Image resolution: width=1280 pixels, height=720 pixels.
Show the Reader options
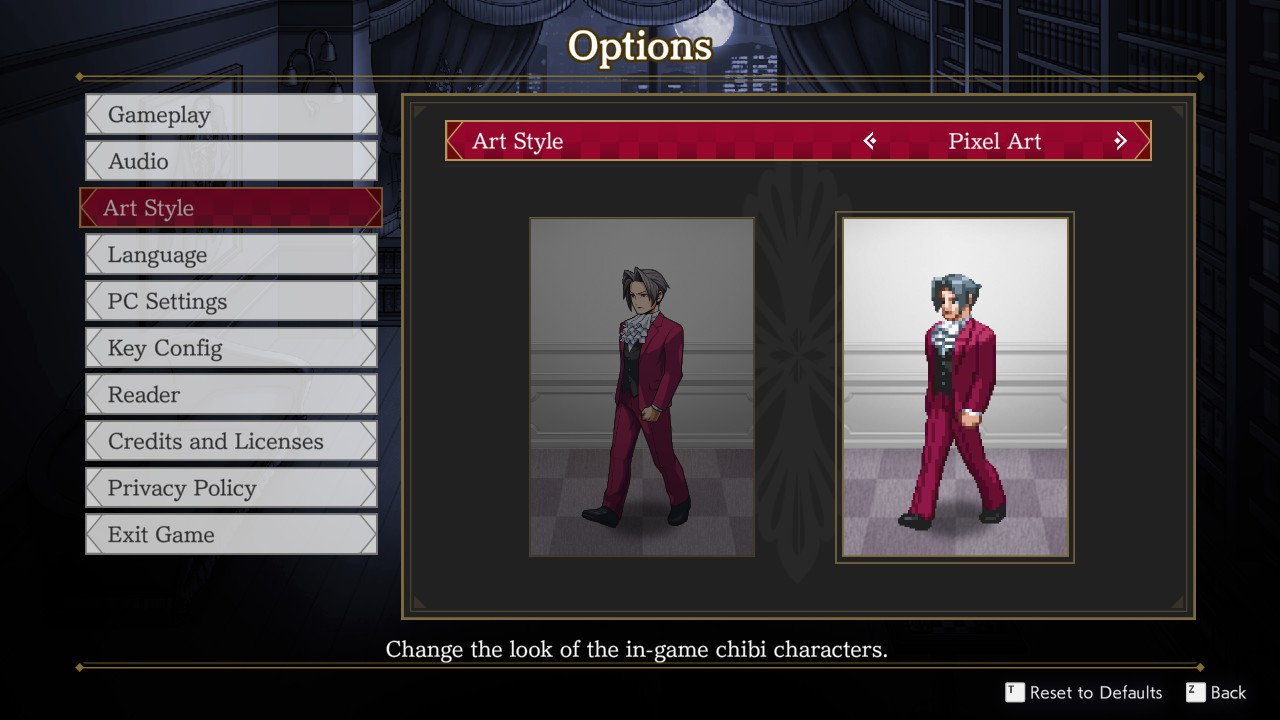pyautogui.click(x=231, y=395)
